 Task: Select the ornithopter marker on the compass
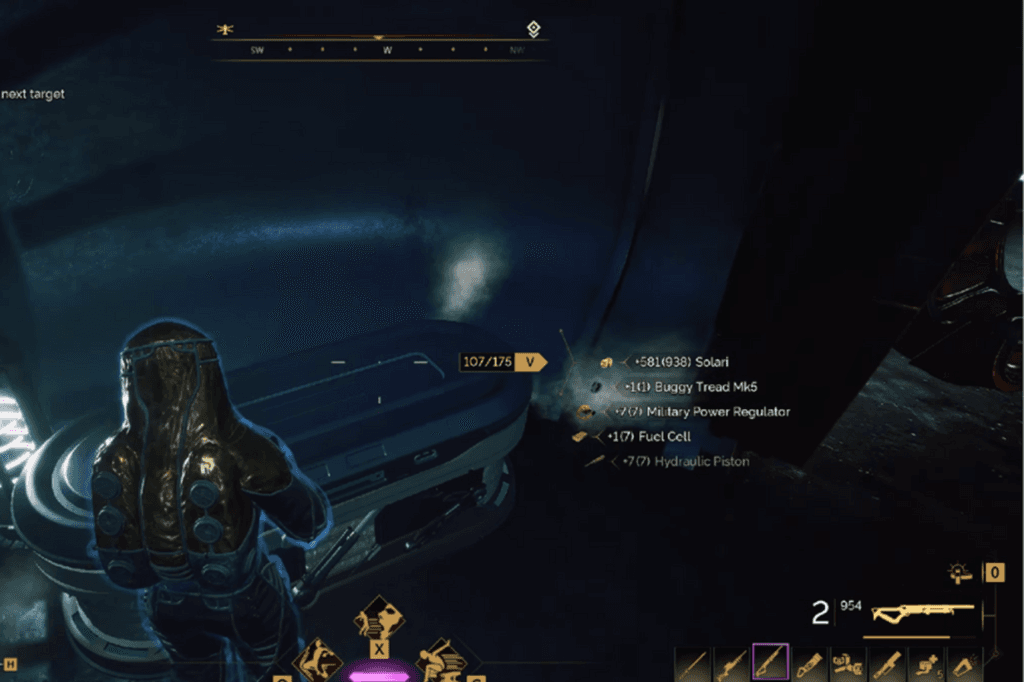[225, 30]
